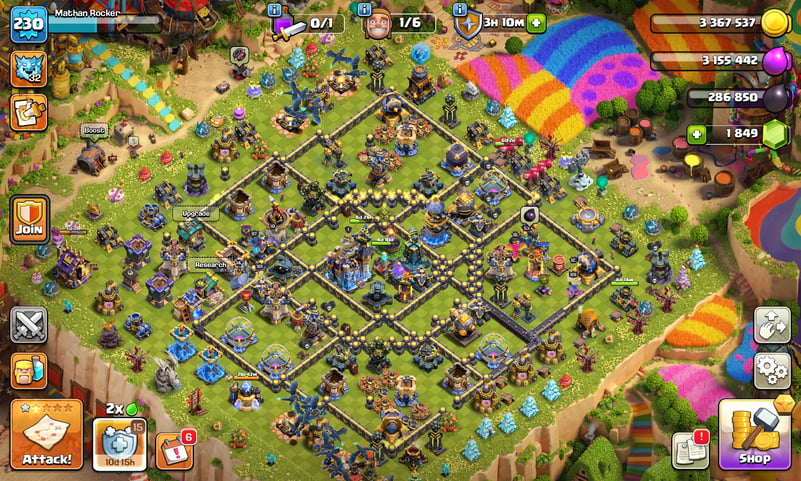Viewport: 801px width, 481px height.
Task: Open the Shop
Action: pos(754,434)
